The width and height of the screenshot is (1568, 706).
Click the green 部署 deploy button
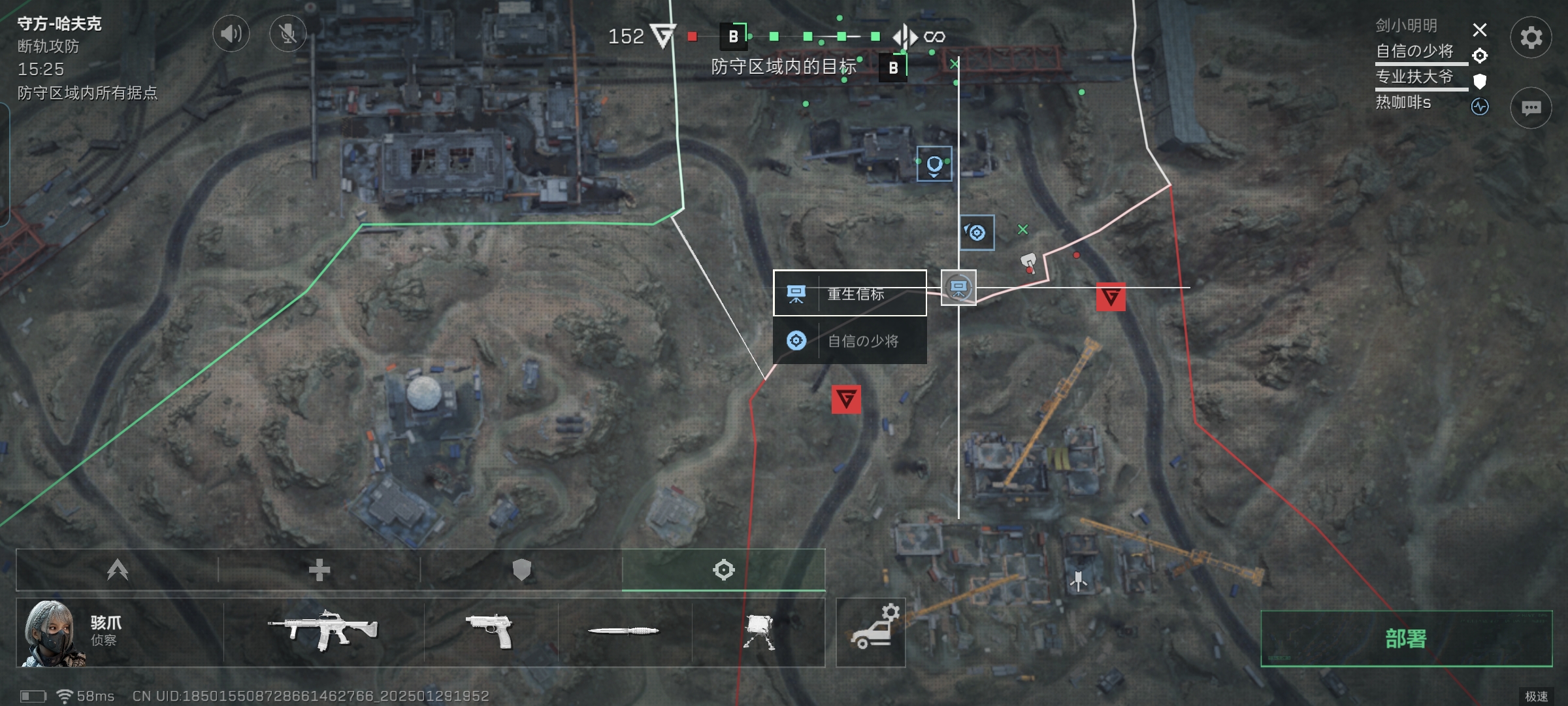(1406, 639)
